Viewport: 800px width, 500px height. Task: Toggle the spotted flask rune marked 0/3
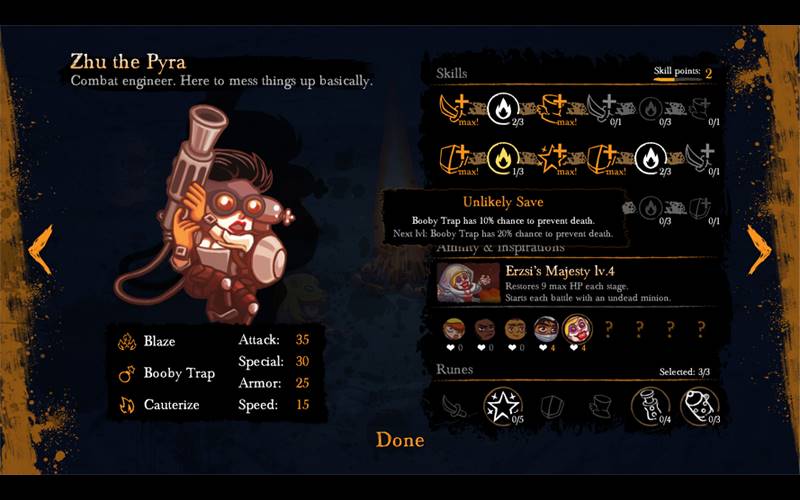(699, 405)
